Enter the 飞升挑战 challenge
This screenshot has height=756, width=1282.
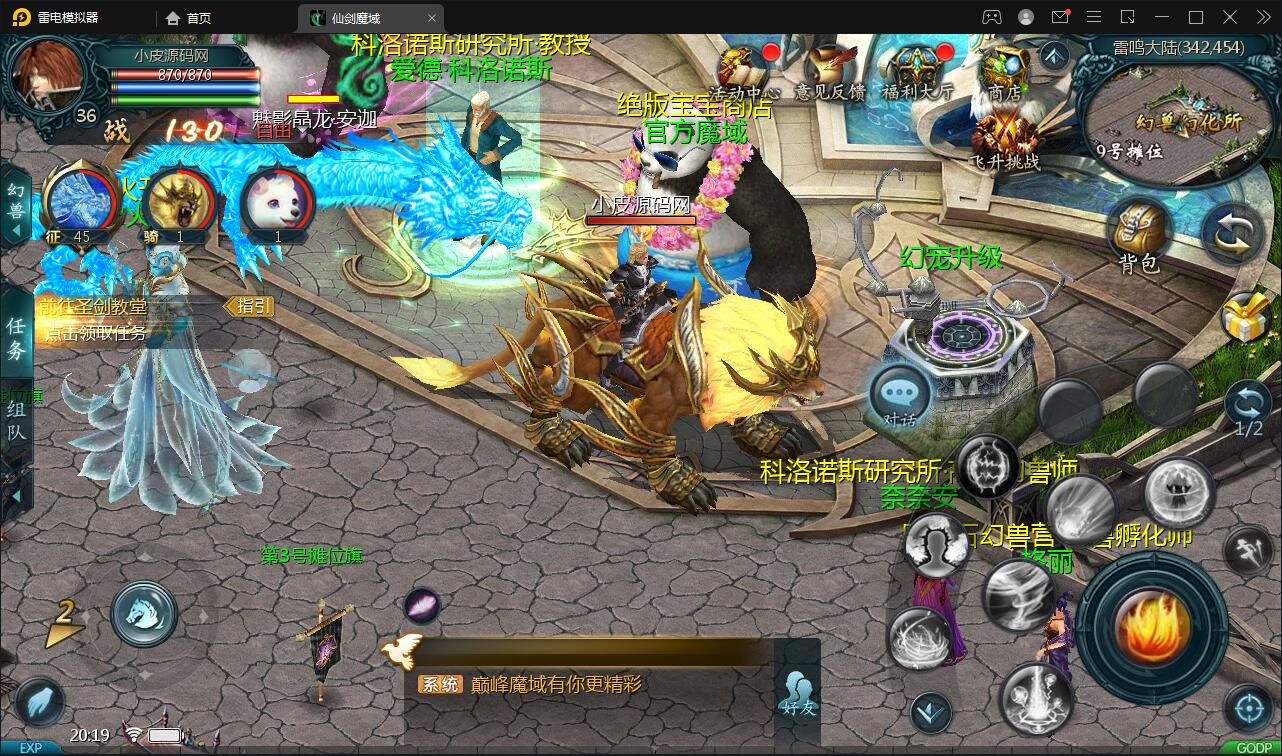(x=1004, y=140)
